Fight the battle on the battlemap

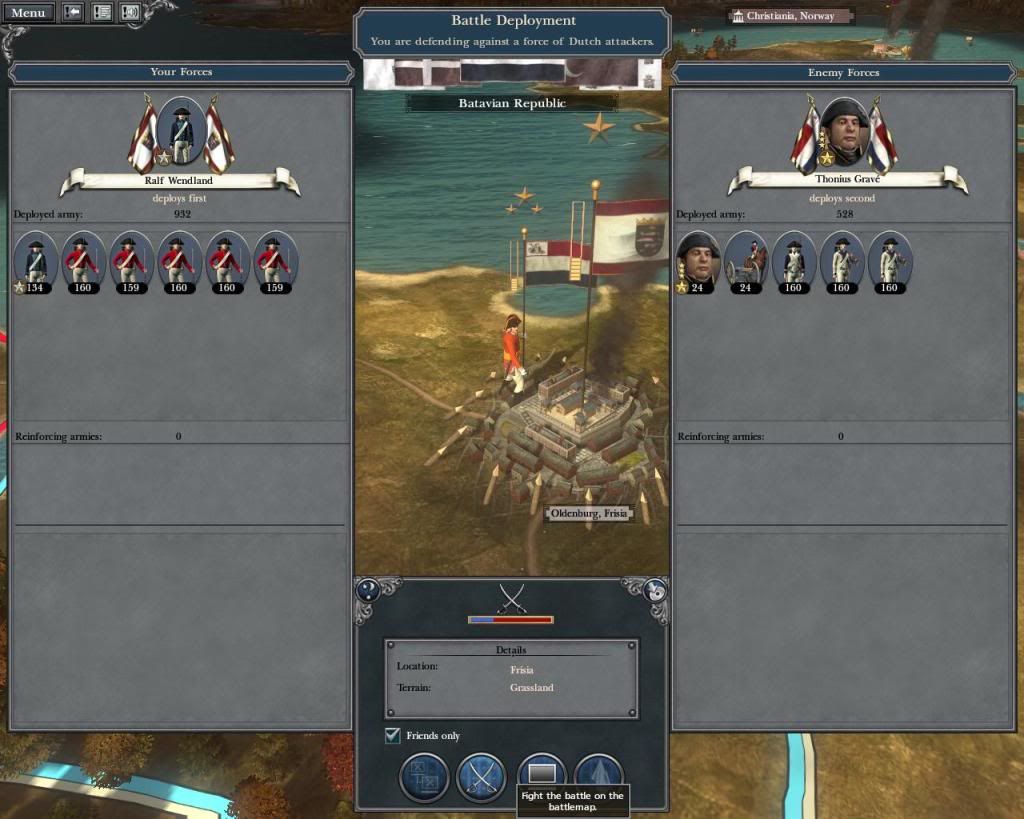click(541, 773)
